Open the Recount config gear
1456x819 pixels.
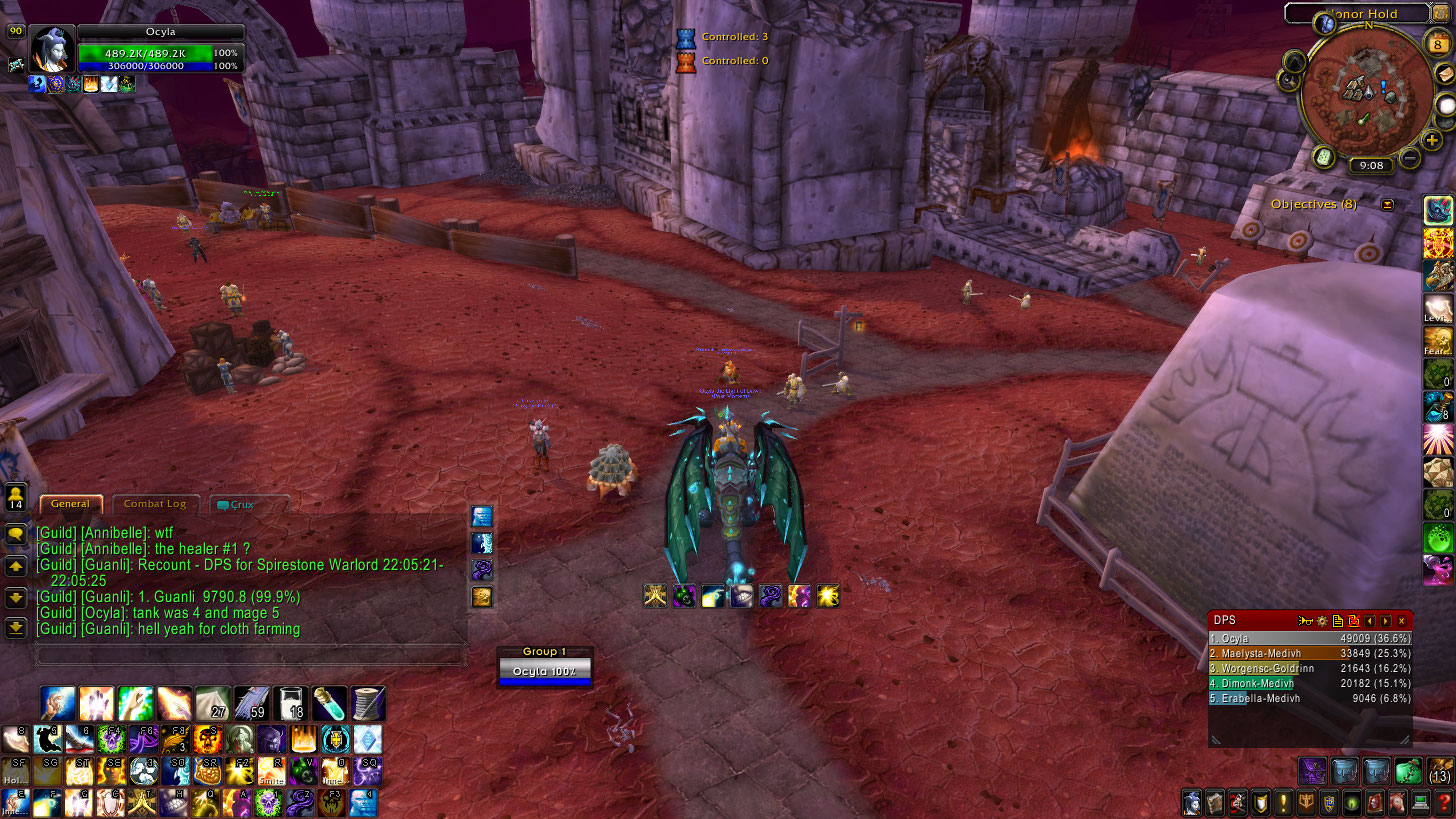tap(1321, 621)
